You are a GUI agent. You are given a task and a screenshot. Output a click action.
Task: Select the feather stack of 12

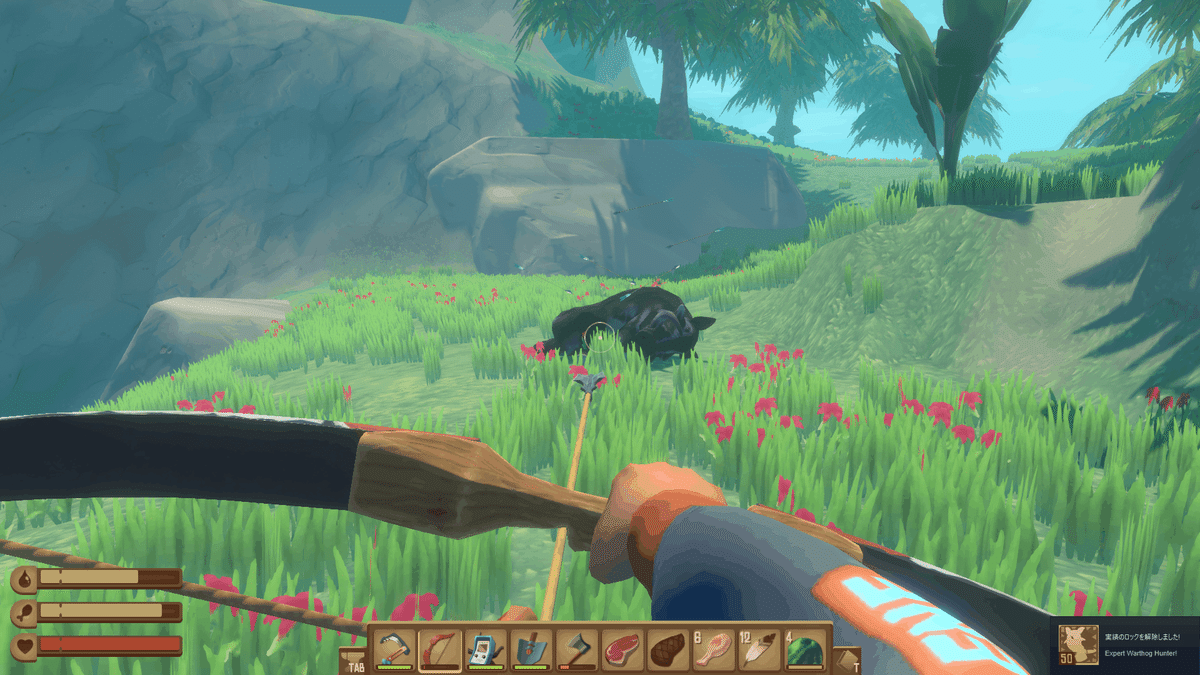(759, 650)
